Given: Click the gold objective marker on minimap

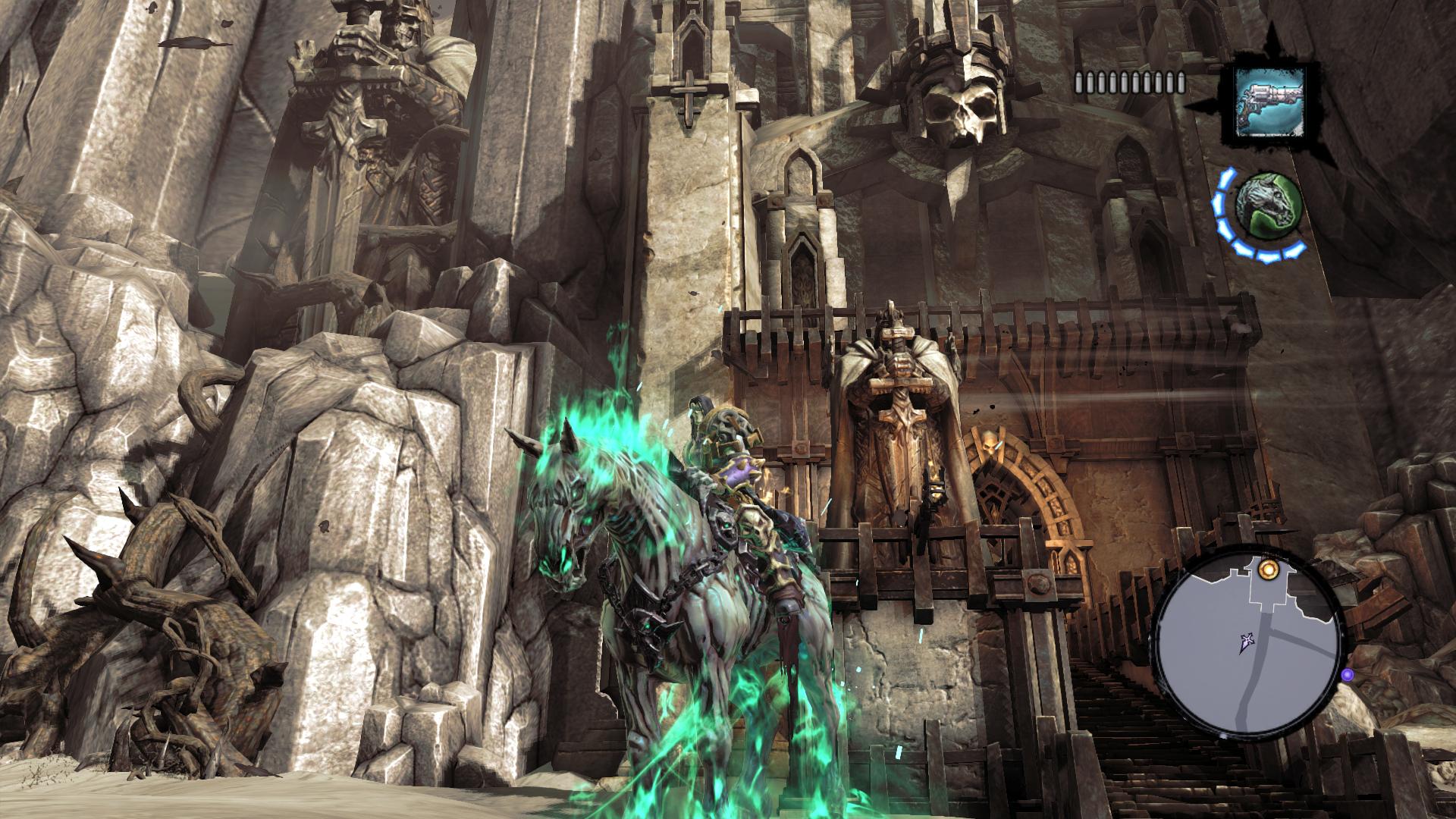Looking at the screenshot, I should 1269,570.
